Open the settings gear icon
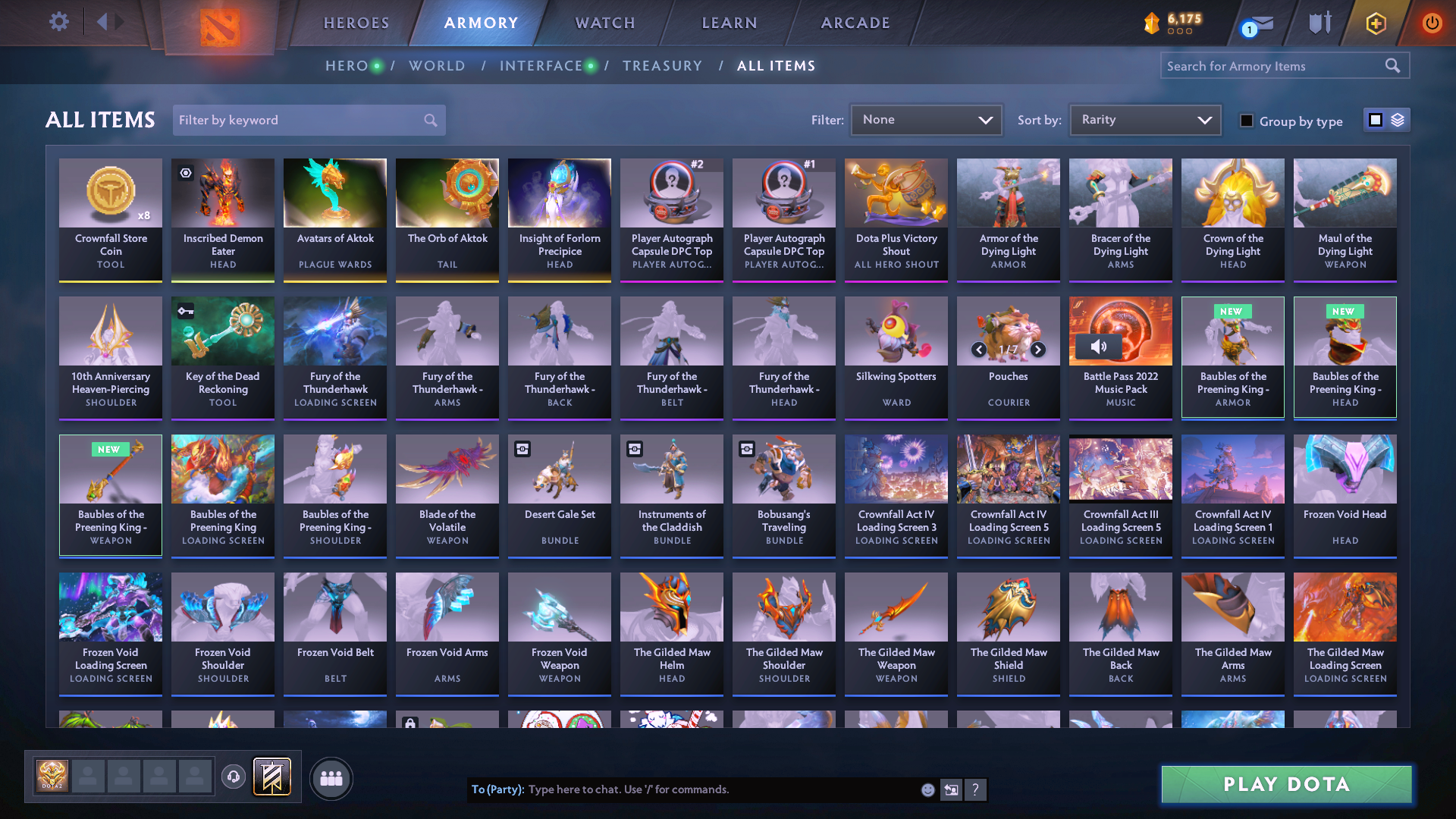 point(58,22)
